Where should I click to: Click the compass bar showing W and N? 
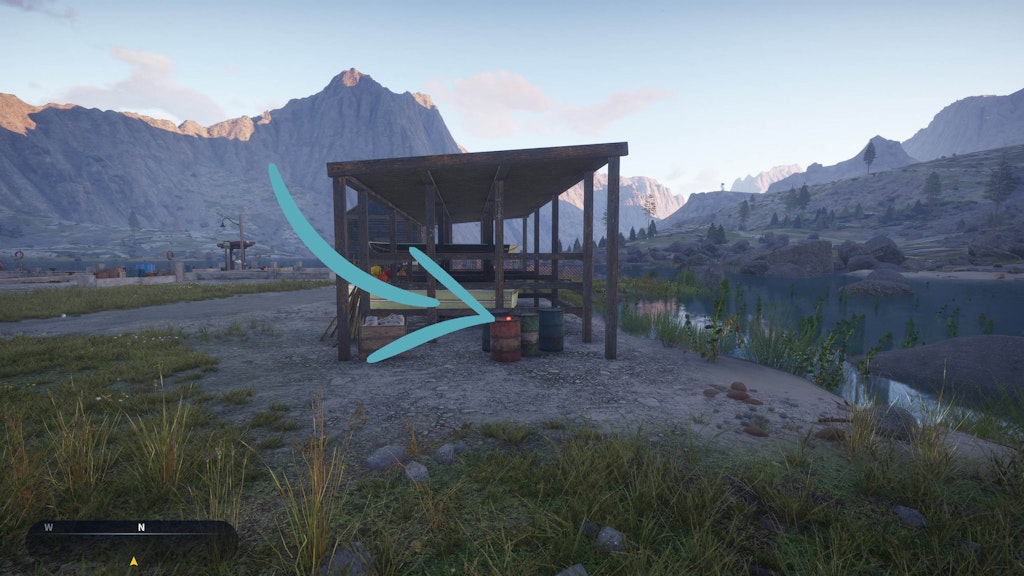[x=131, y=536]
